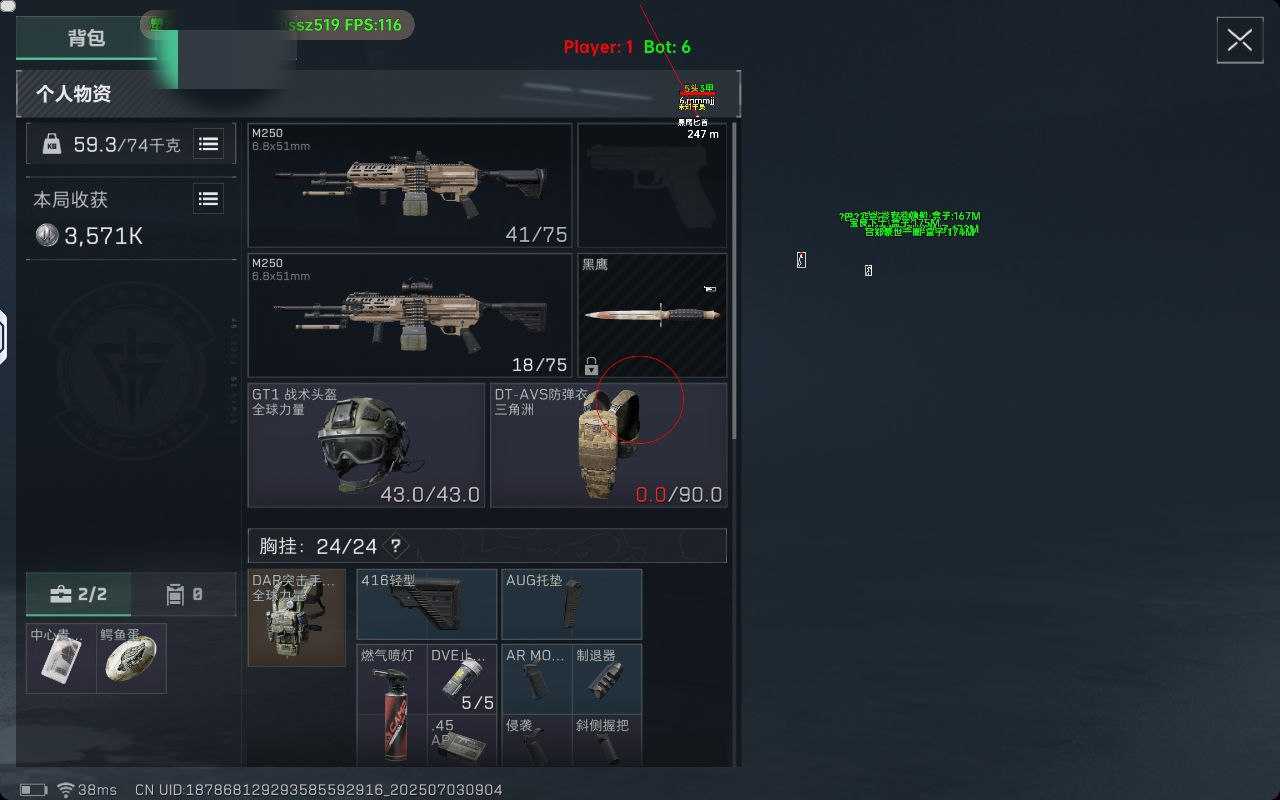Close the backpack screen with the X
Image resolution: width=1280 pixels, height=800 pixels.
coord(1239,40)
